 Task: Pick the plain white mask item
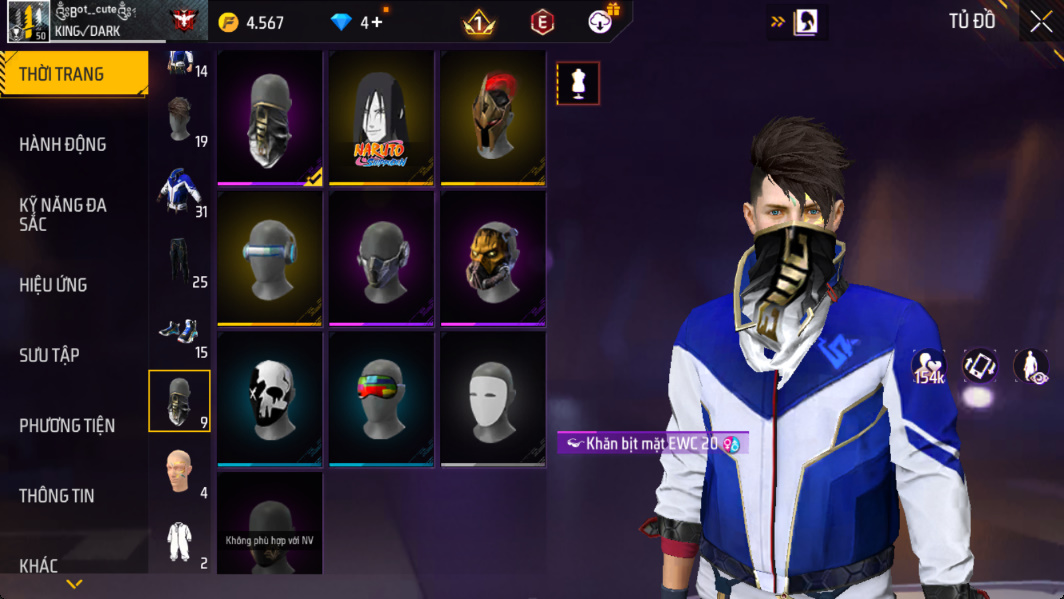coord(493,399)
